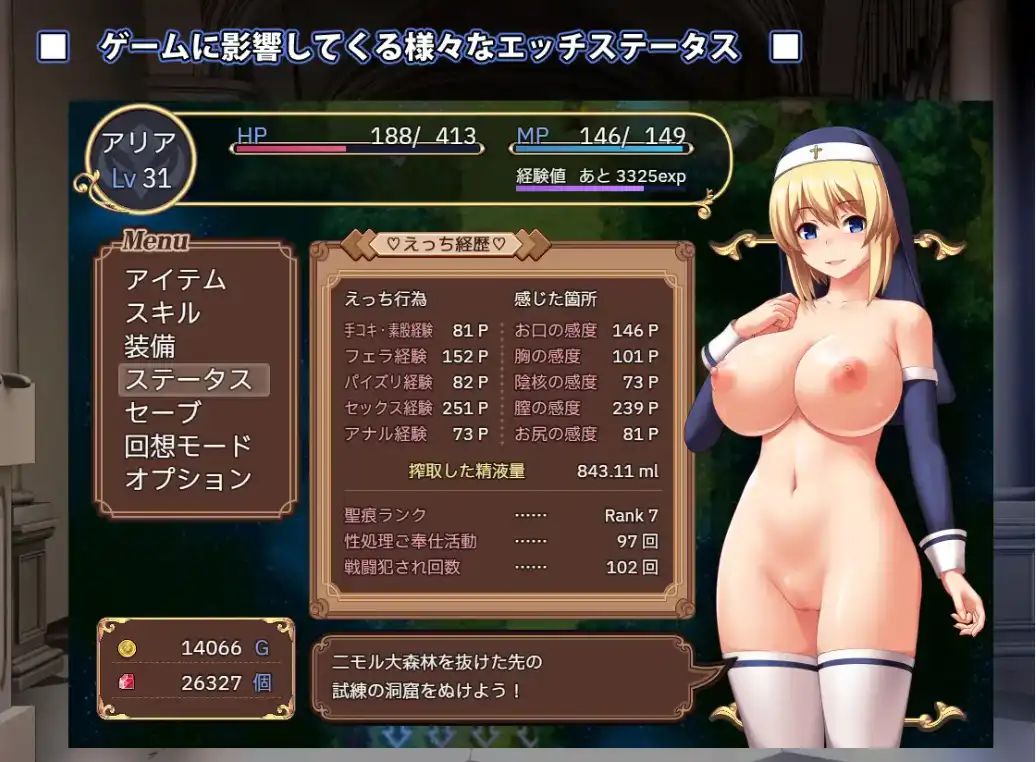Screen dimensions: 1036x762
Task: Open the セーブ menu option
Action: coord(162,412)
